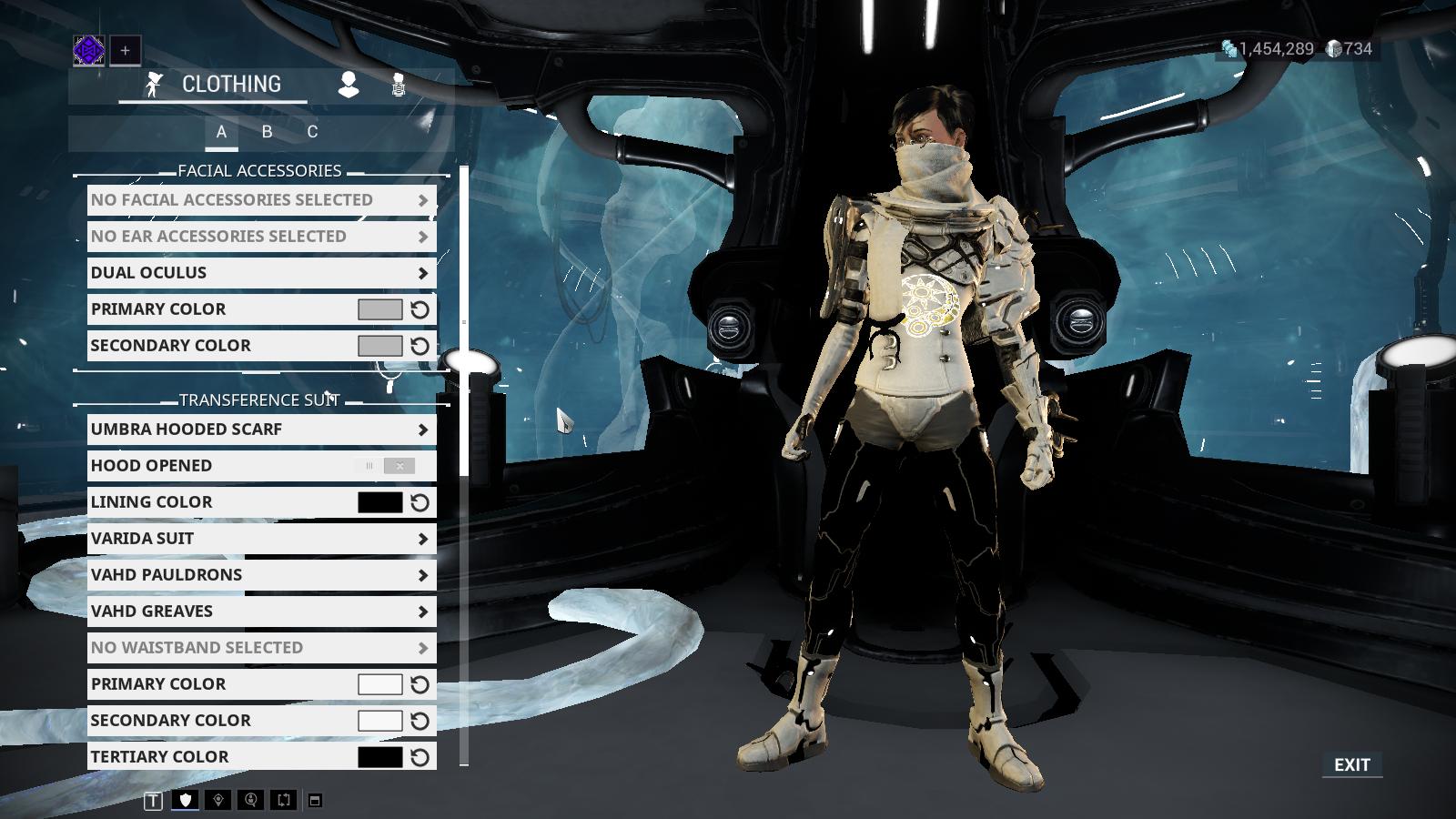This screenshot has width=1456, height=819.
Task: Click the plus button beside the glyph
Action: tap(126, 51)
